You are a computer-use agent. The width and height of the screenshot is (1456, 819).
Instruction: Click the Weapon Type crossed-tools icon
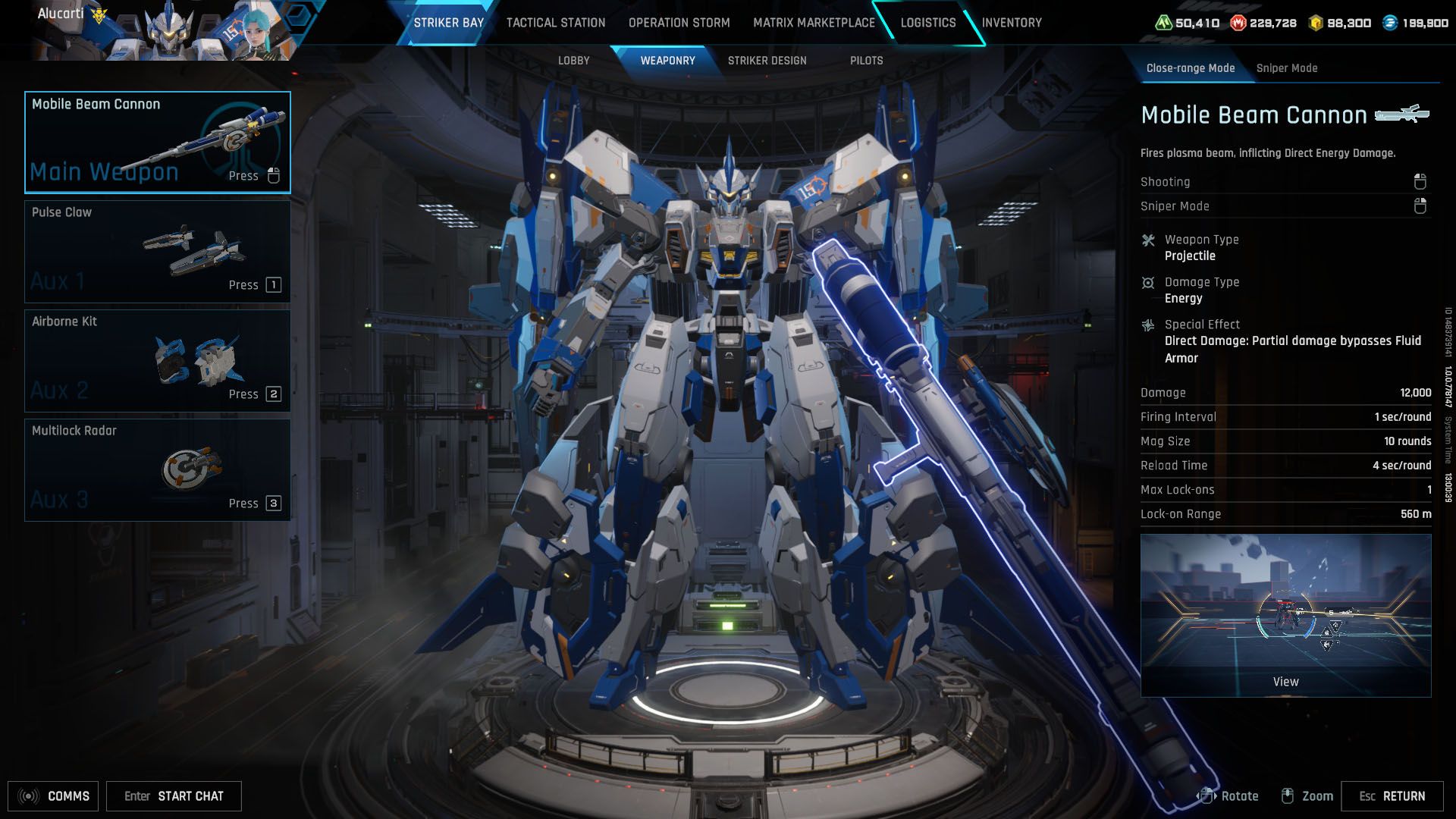1149,240
